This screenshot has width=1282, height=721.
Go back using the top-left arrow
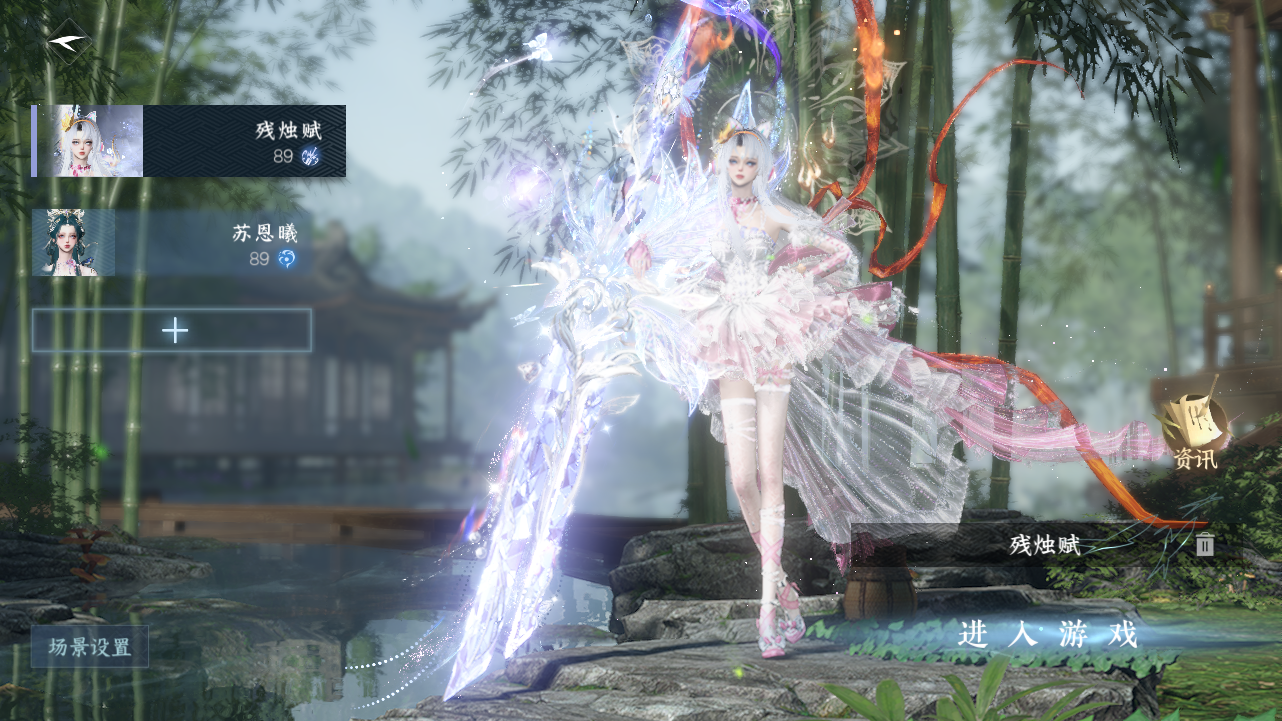click(70, 41)
